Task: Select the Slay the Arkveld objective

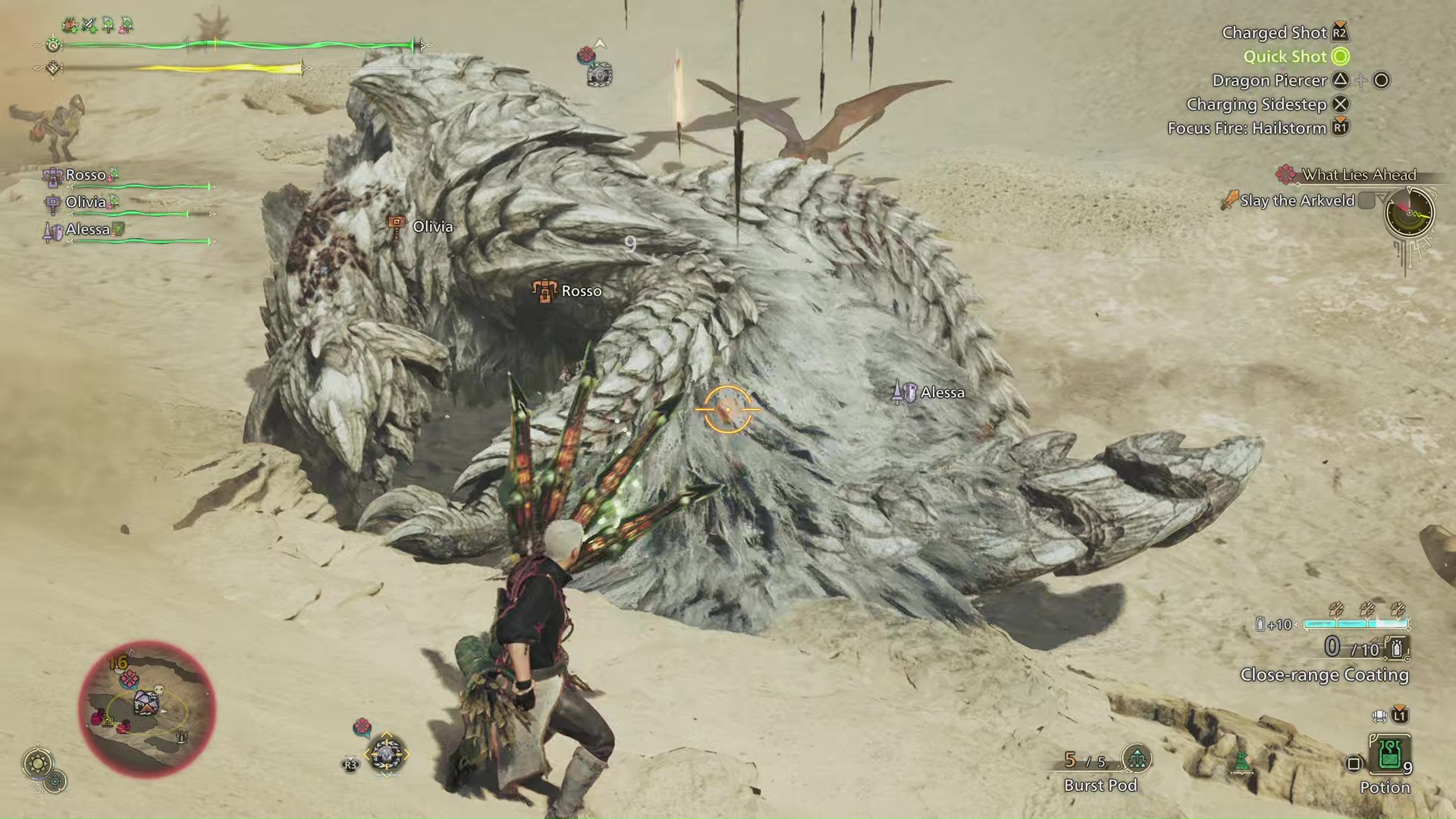Action: pyautogui.click(x=1297, y=201)
